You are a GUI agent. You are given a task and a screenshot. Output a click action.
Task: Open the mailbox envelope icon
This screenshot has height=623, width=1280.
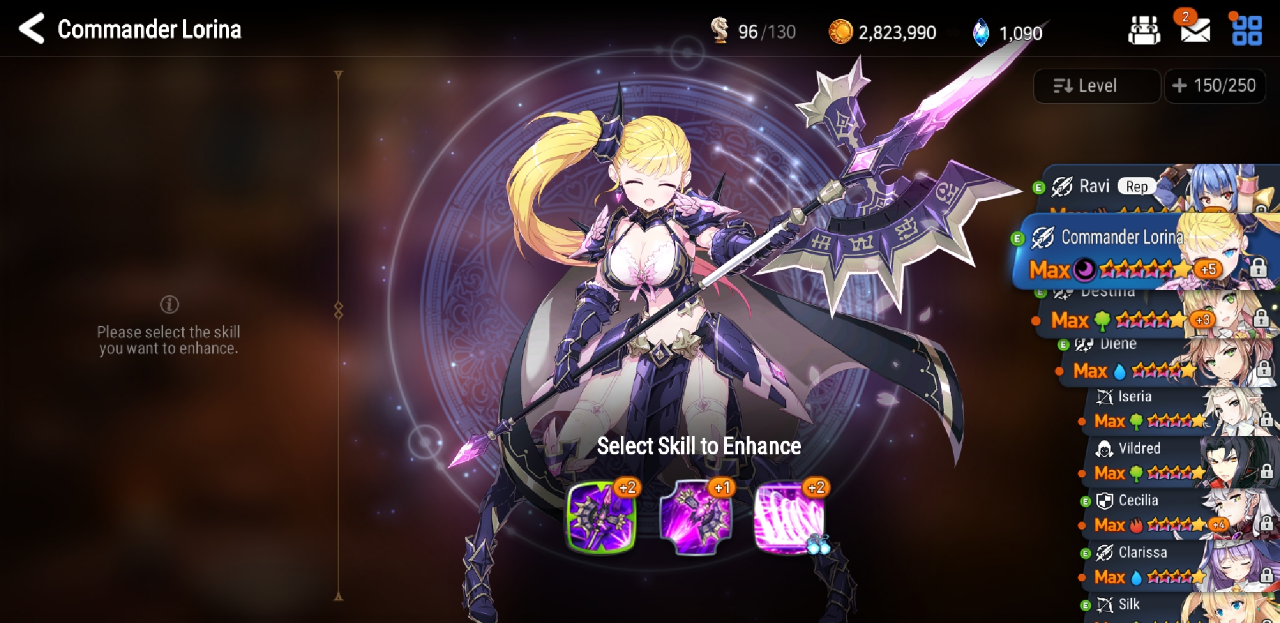click(x=1195, y=31)
